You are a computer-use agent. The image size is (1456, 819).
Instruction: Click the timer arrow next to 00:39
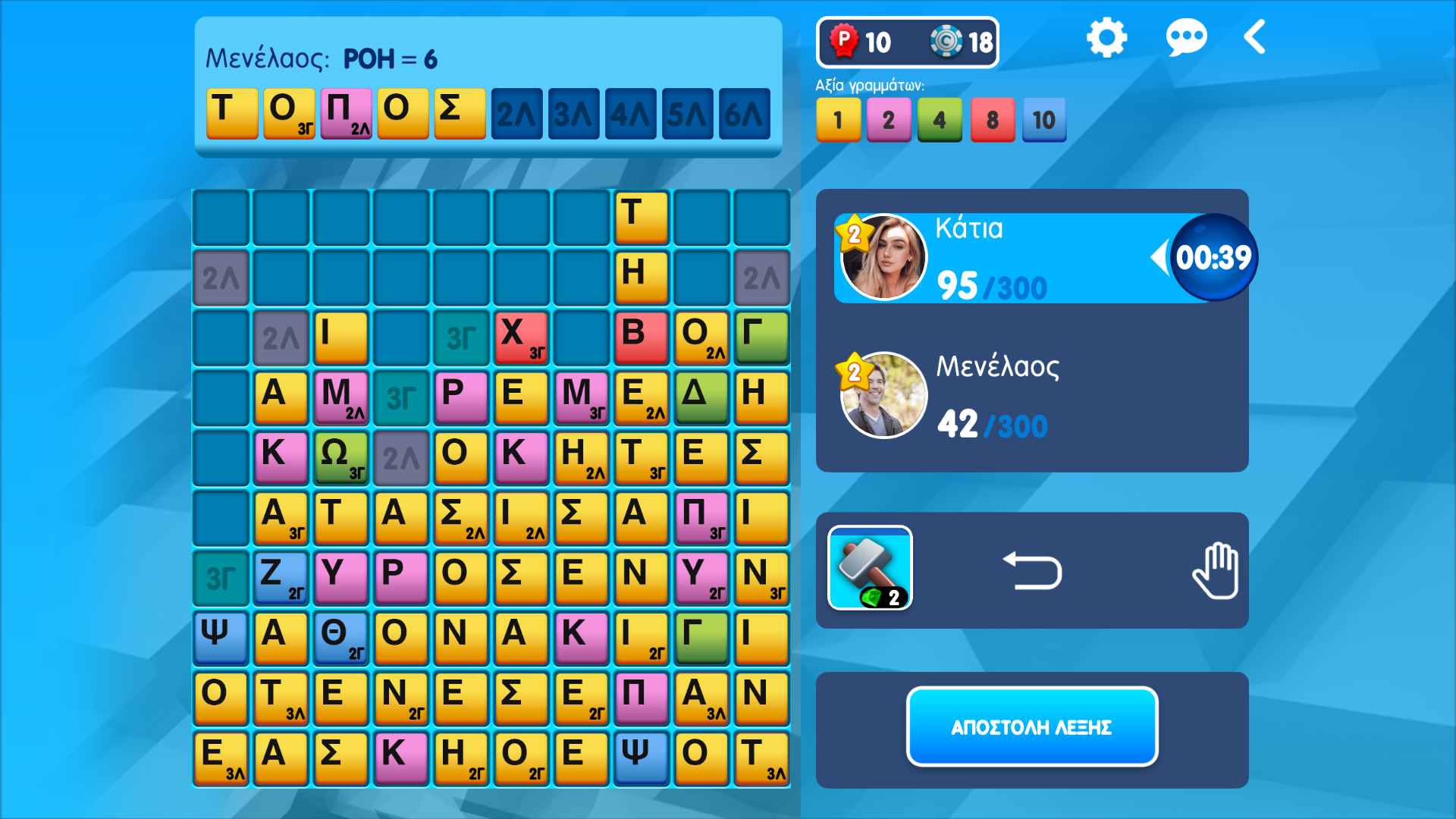(x=1162, y=256)
